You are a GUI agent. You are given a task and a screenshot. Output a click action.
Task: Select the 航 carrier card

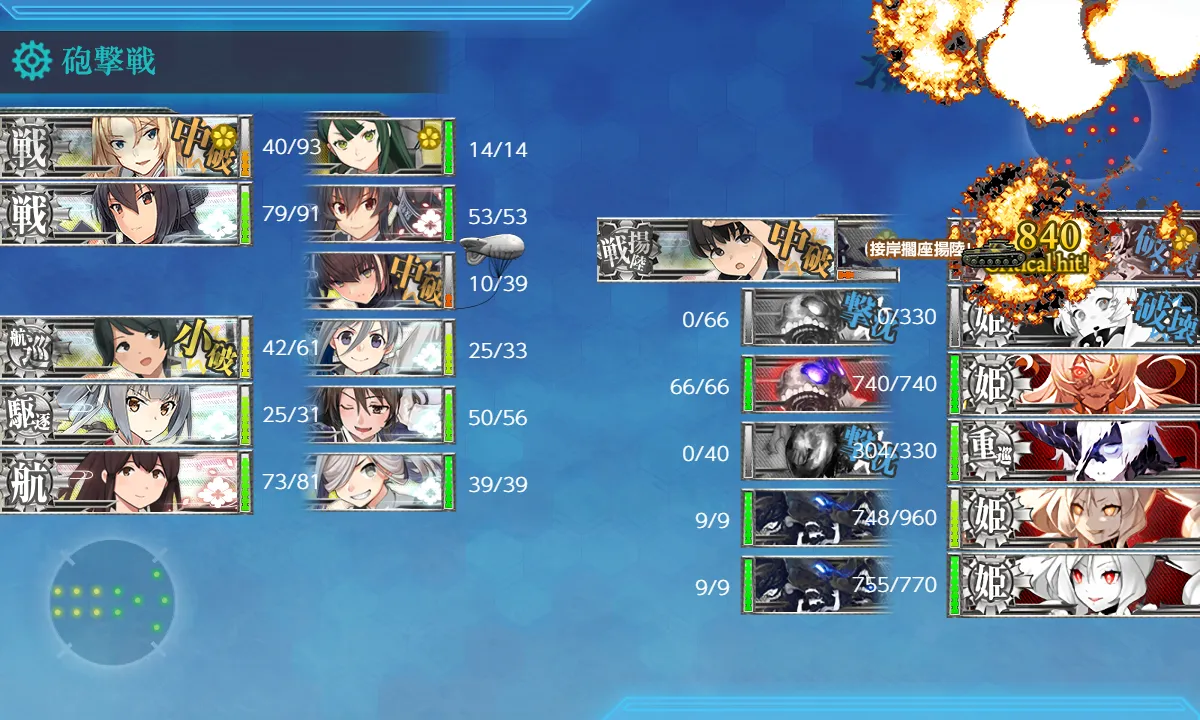125,483
